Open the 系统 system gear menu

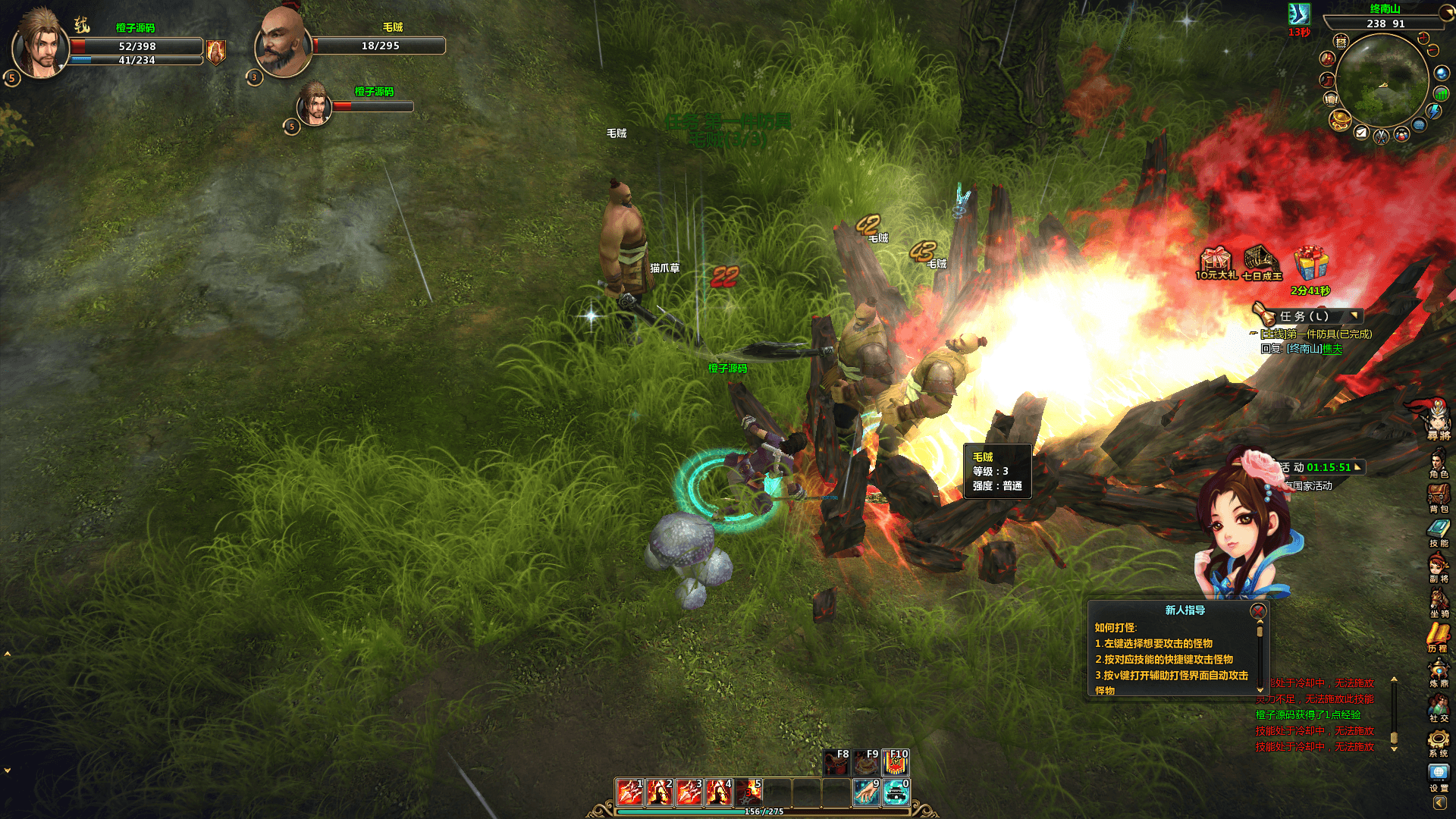(1439, 742)
